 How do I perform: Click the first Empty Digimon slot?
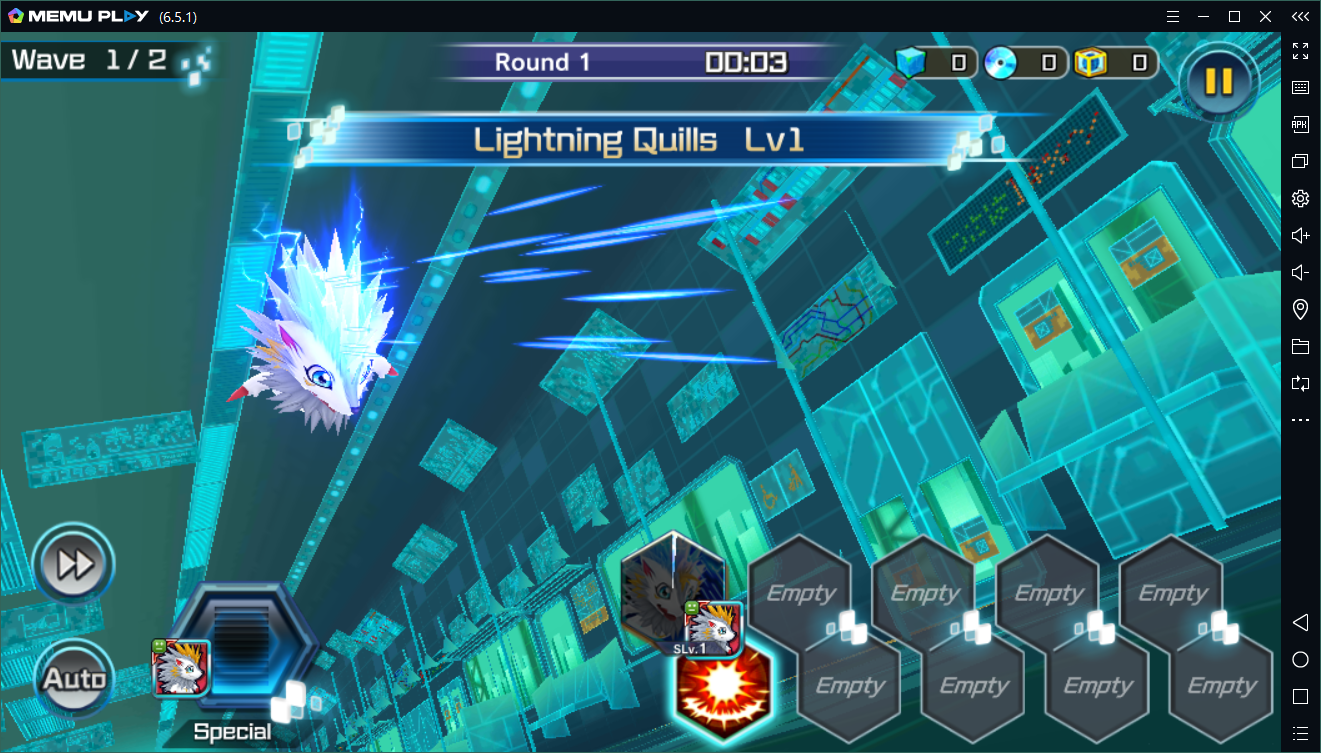798,593
